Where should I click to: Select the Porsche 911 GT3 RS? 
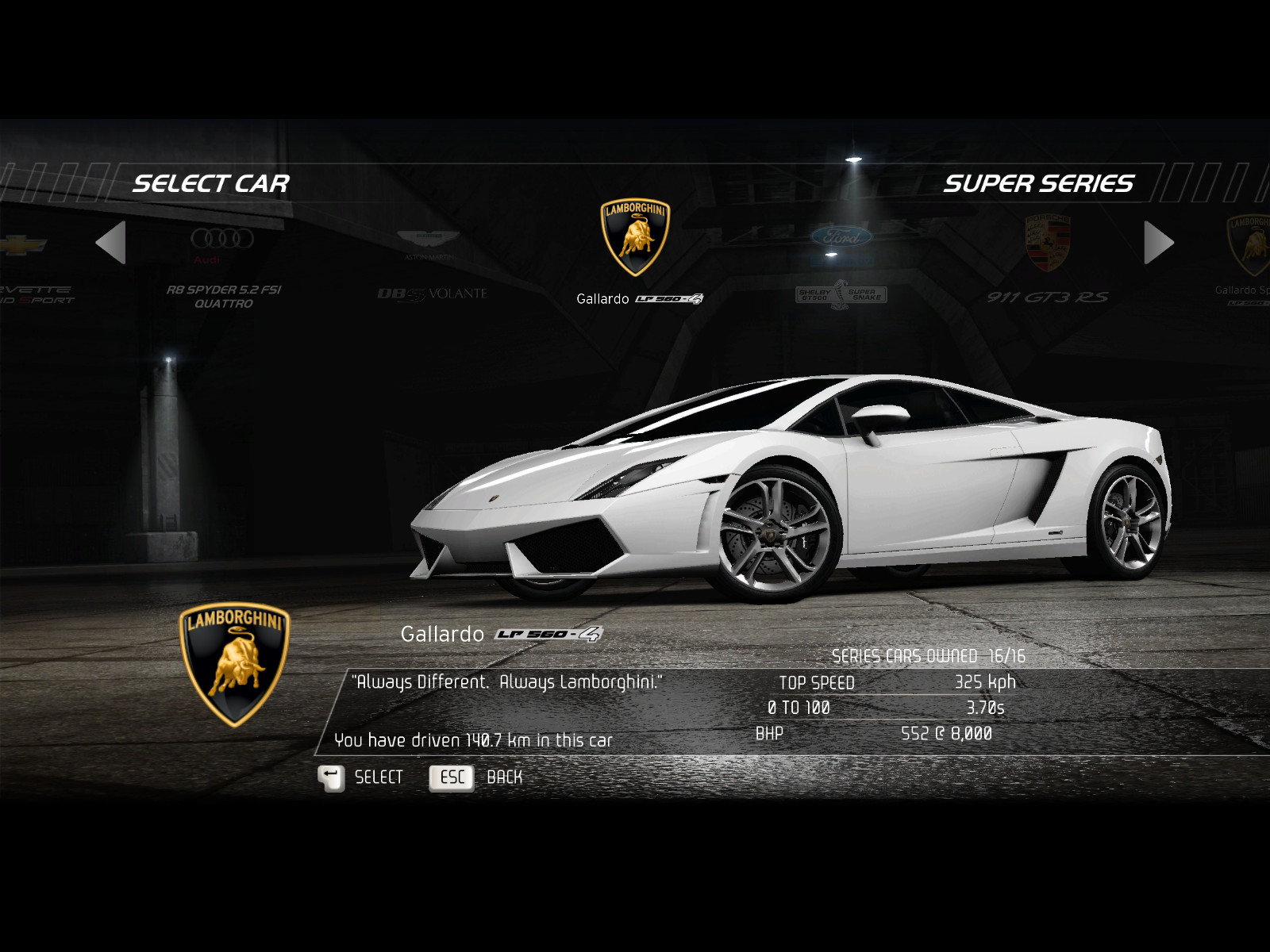1048,262
